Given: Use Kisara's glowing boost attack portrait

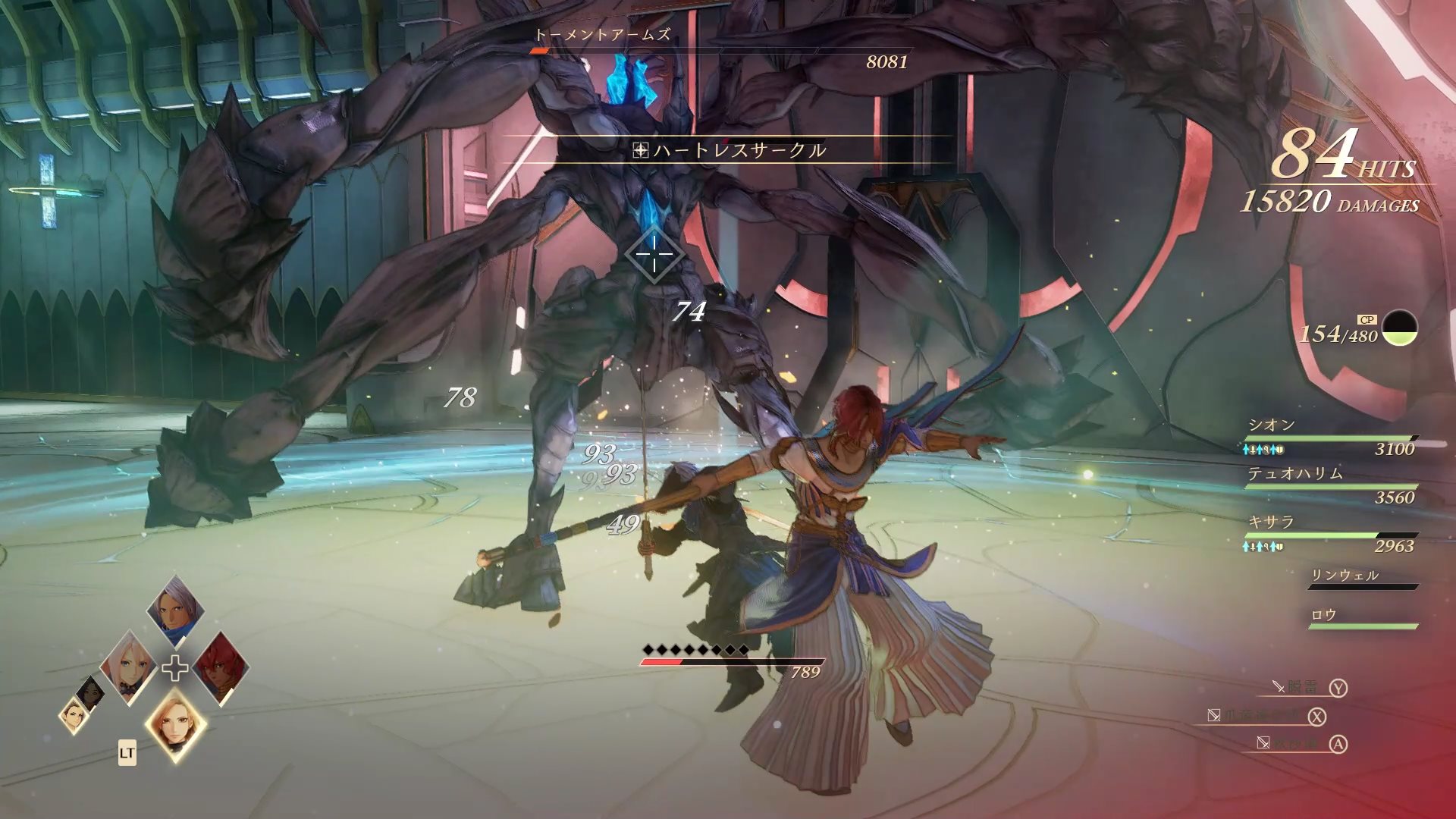Looking at the screenshot, I should click(175, 725).
